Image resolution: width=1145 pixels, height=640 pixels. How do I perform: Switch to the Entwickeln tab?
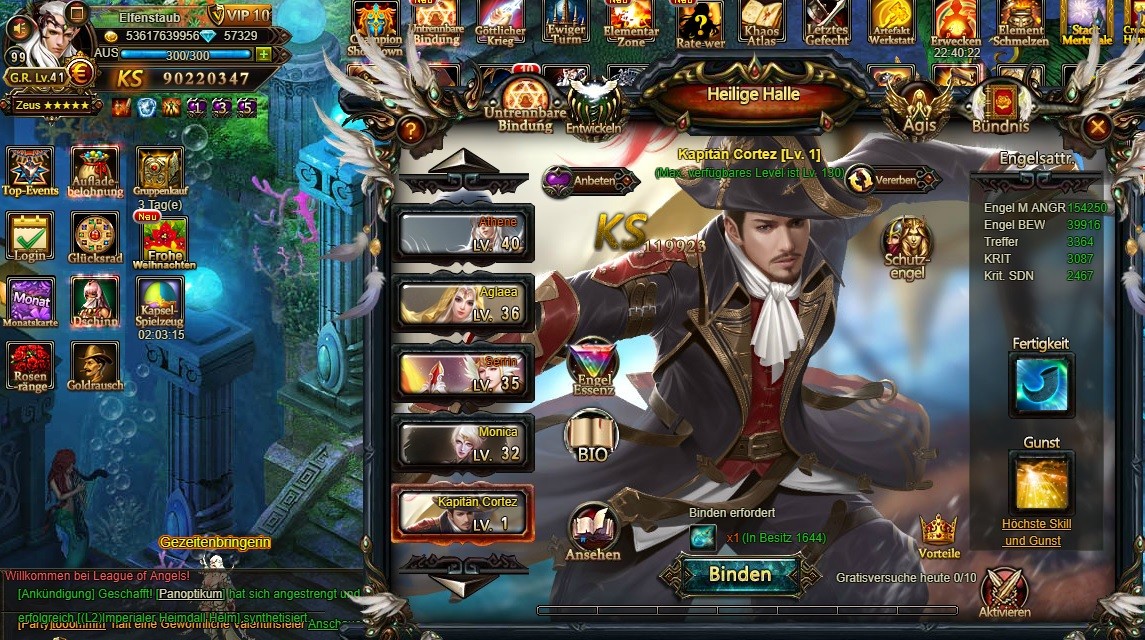[x=594, y=108]
